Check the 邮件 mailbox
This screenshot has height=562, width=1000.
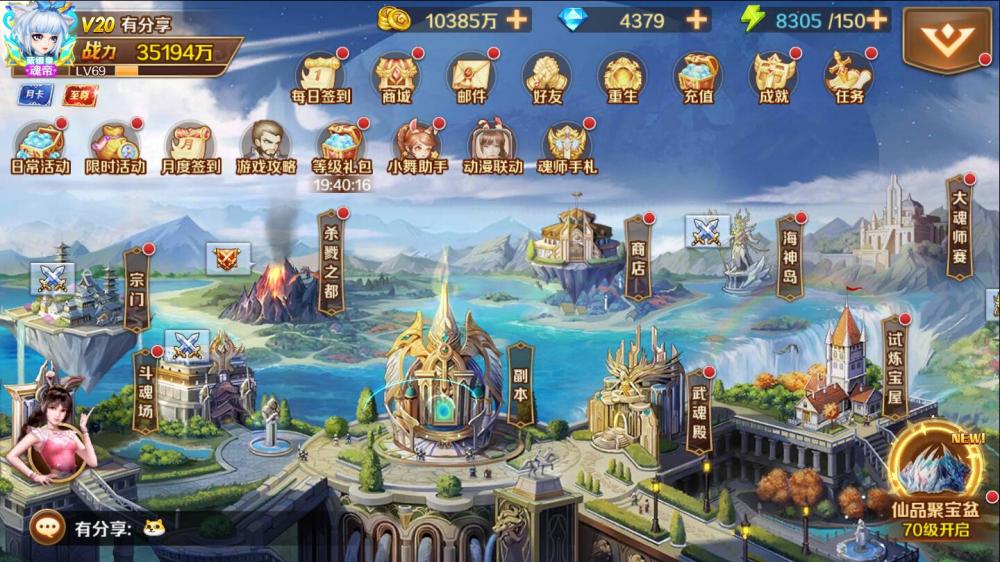(x=471, y=76)
